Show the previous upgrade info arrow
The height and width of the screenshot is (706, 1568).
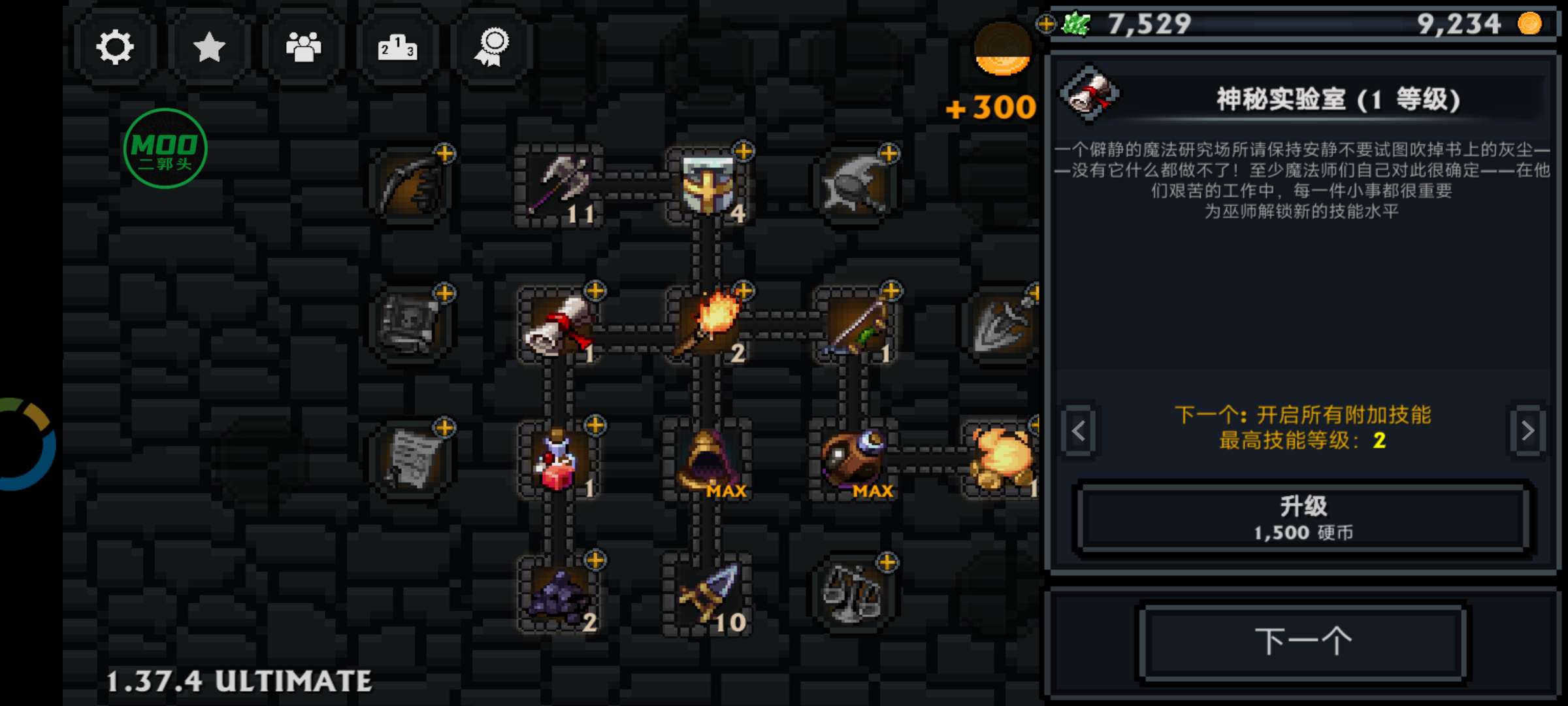point(1079,431)
